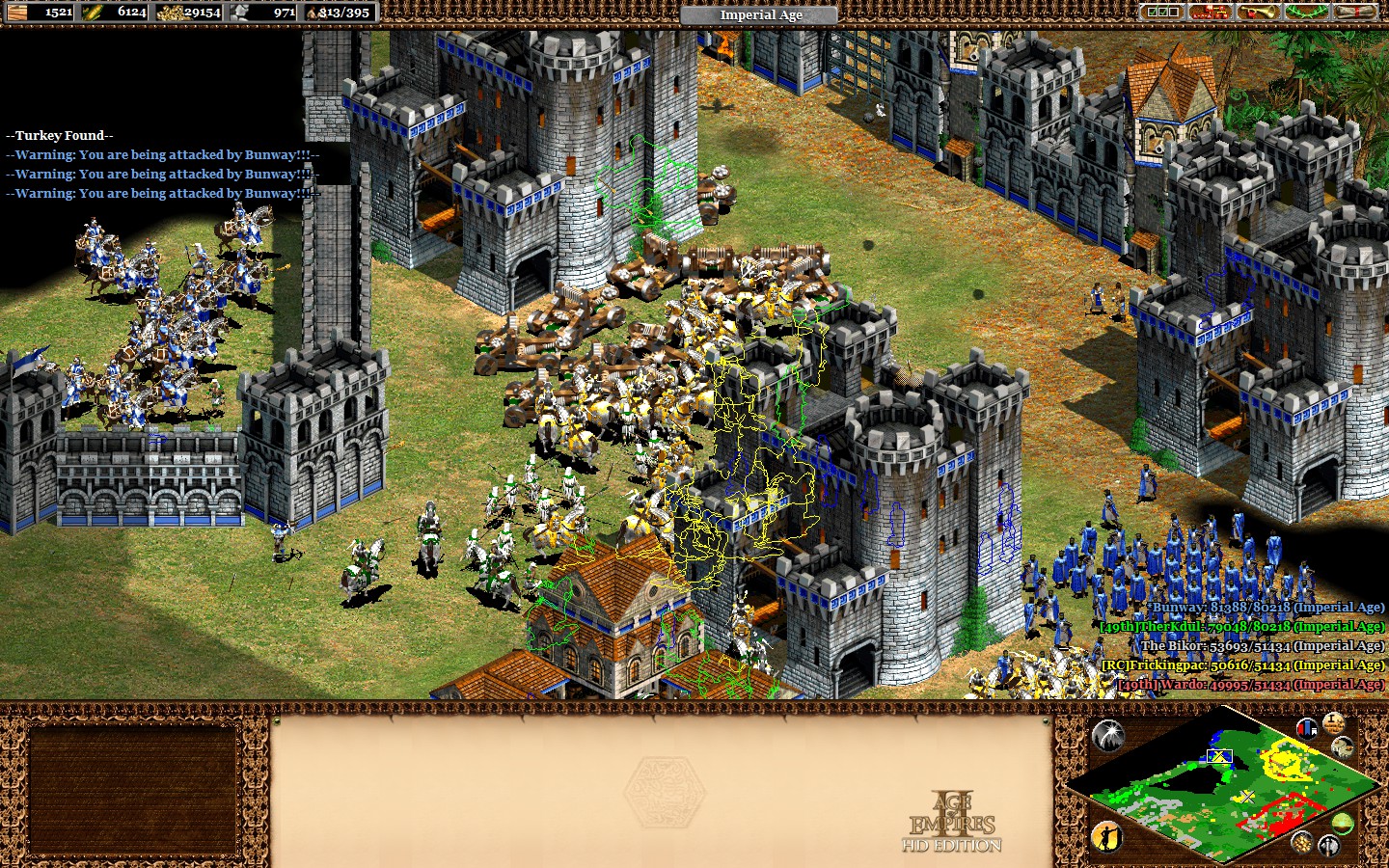Switch minimap to combat view with axe icon
Image resolution: width=1389 pixels, height=868 pixels.
tap(1329, 846)
